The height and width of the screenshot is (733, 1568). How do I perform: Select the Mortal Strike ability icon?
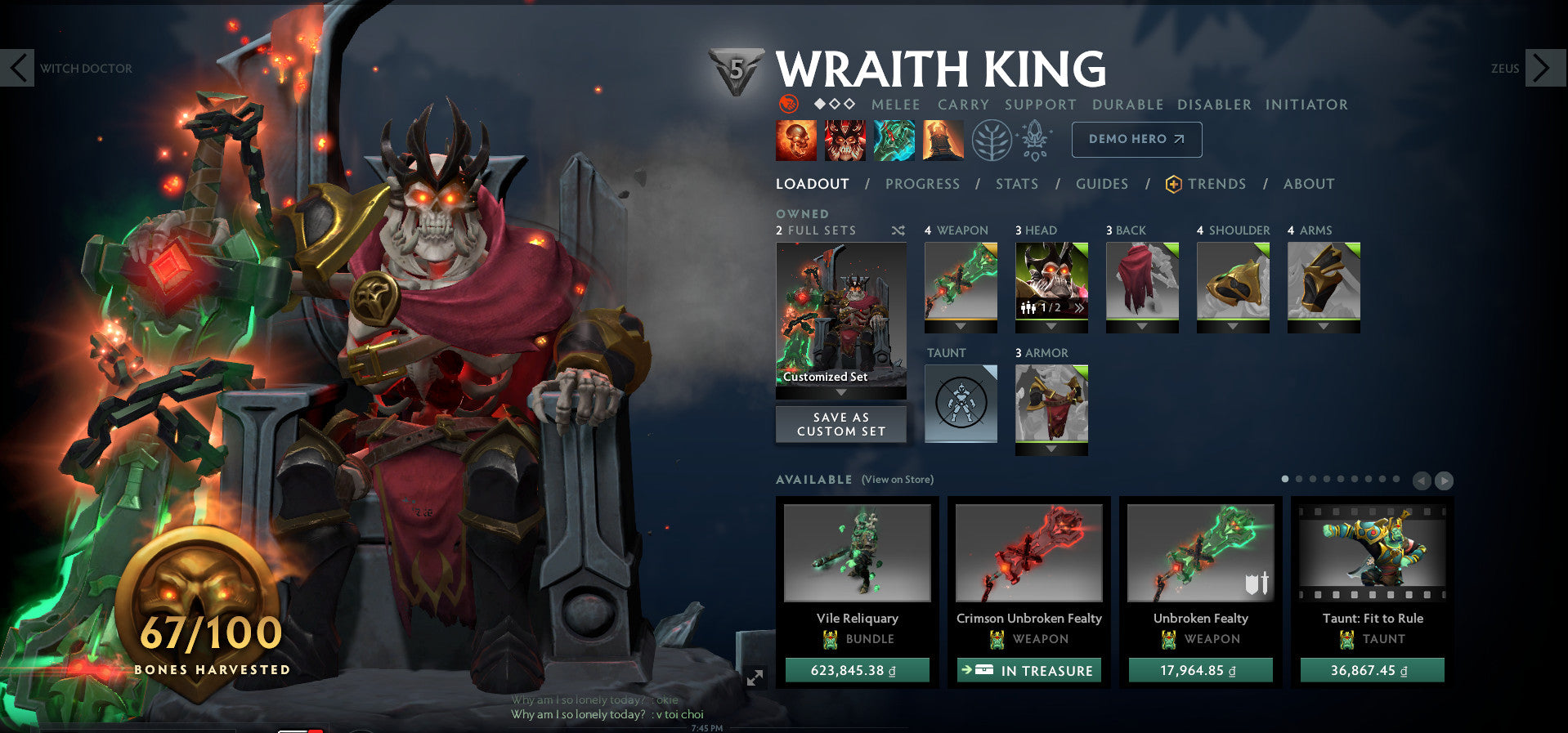click(x=895, y=139)
